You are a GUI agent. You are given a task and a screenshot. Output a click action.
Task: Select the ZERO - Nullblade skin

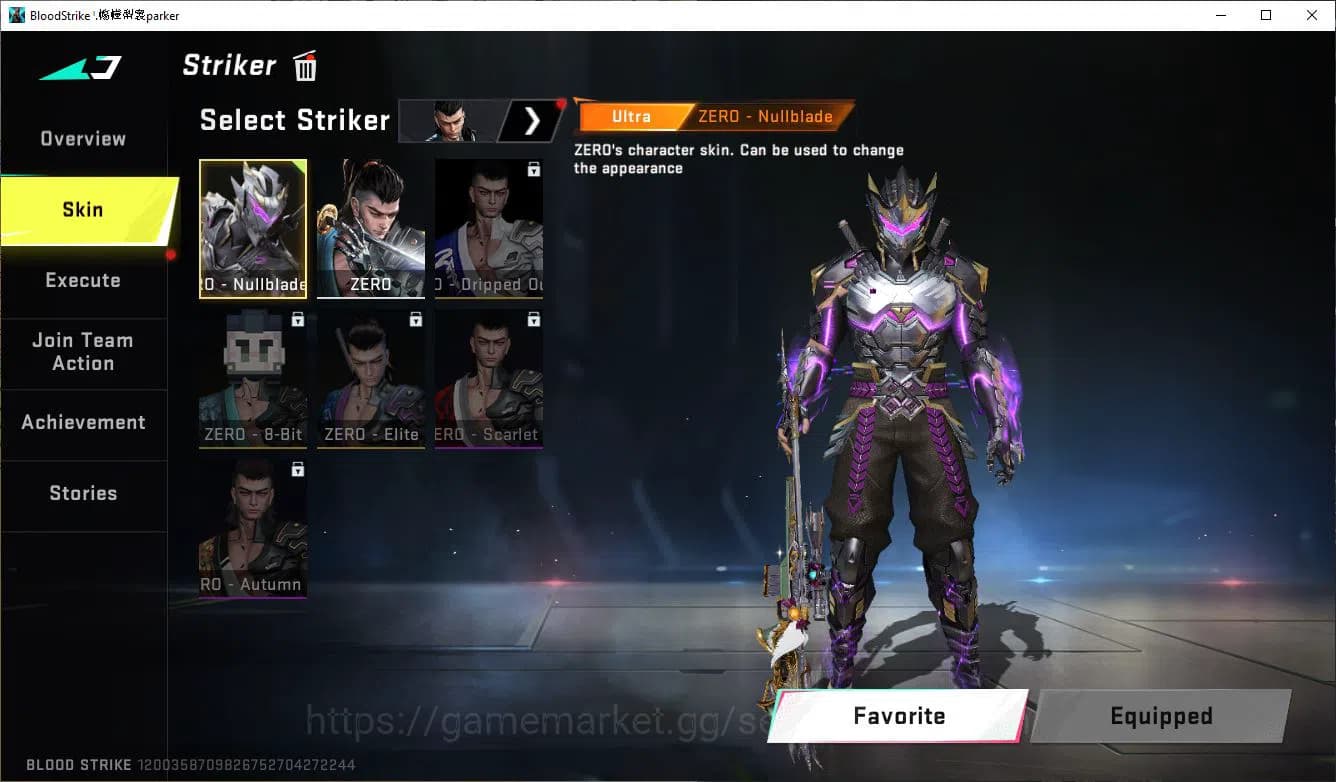click(x=252, y=228)
